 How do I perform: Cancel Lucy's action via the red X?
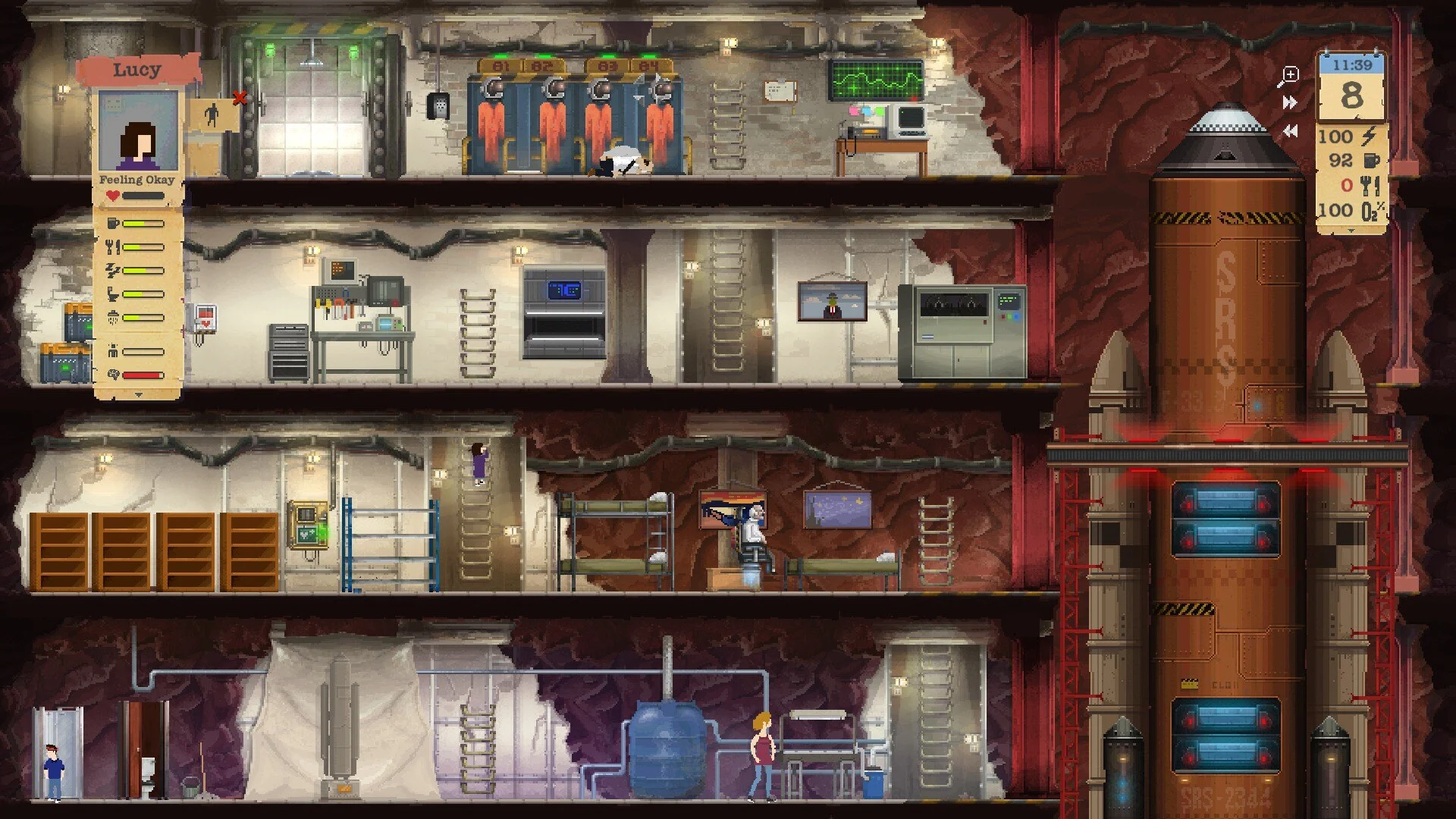coord(240,98)
